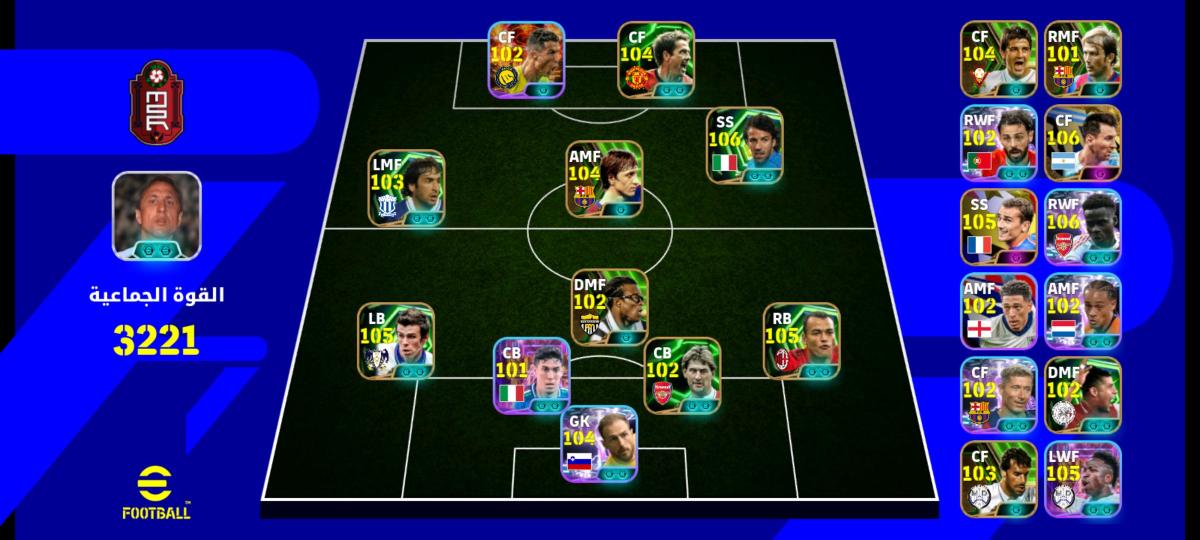Choose the LMF 103 player card
Image resolution: width=1200 pixels, height=540 pixels.
click(406, 190)
